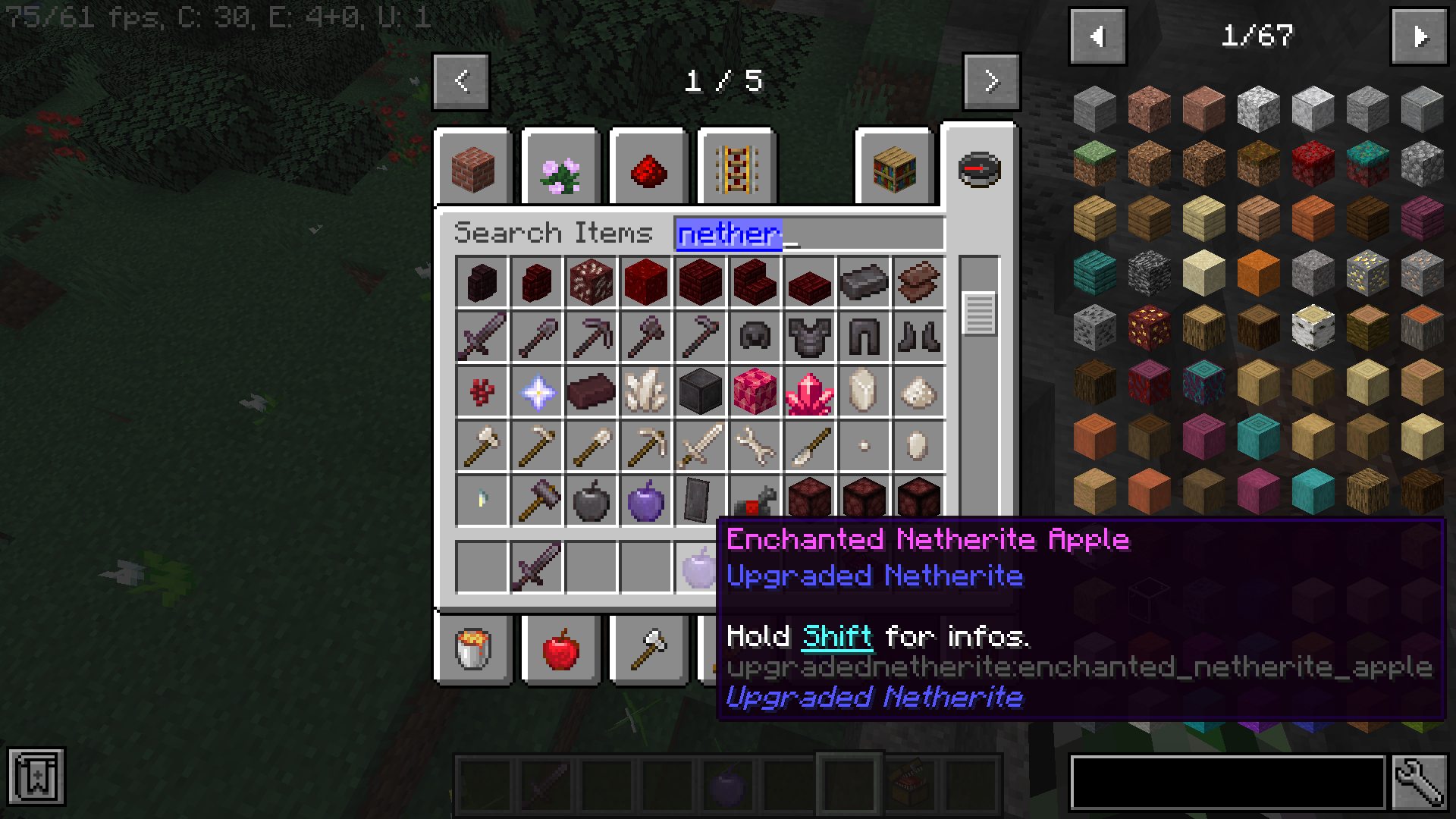
Task: Select the netherite sword search result
Action: (482, 337)
